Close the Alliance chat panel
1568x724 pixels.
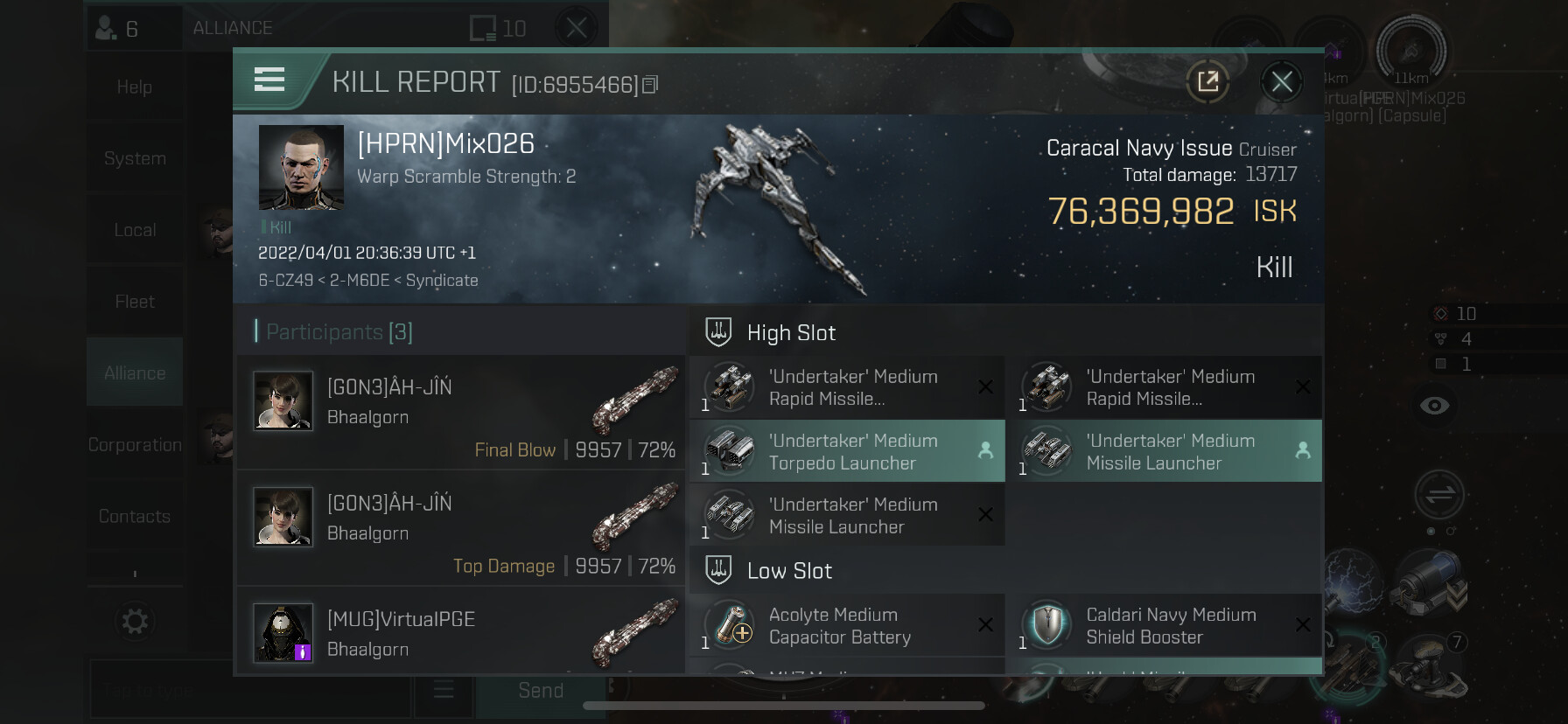pos(577,28)
